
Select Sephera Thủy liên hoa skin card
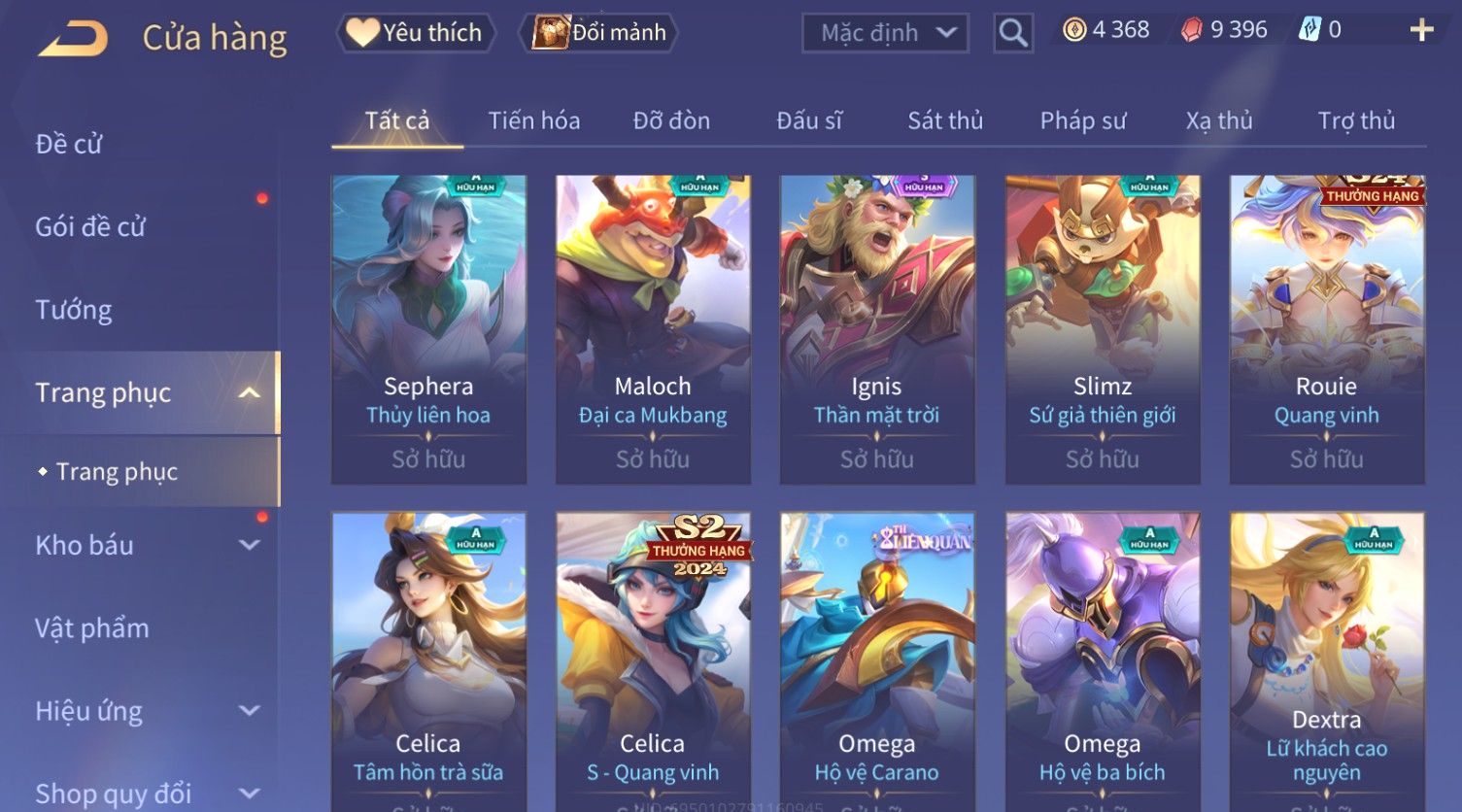428,328
